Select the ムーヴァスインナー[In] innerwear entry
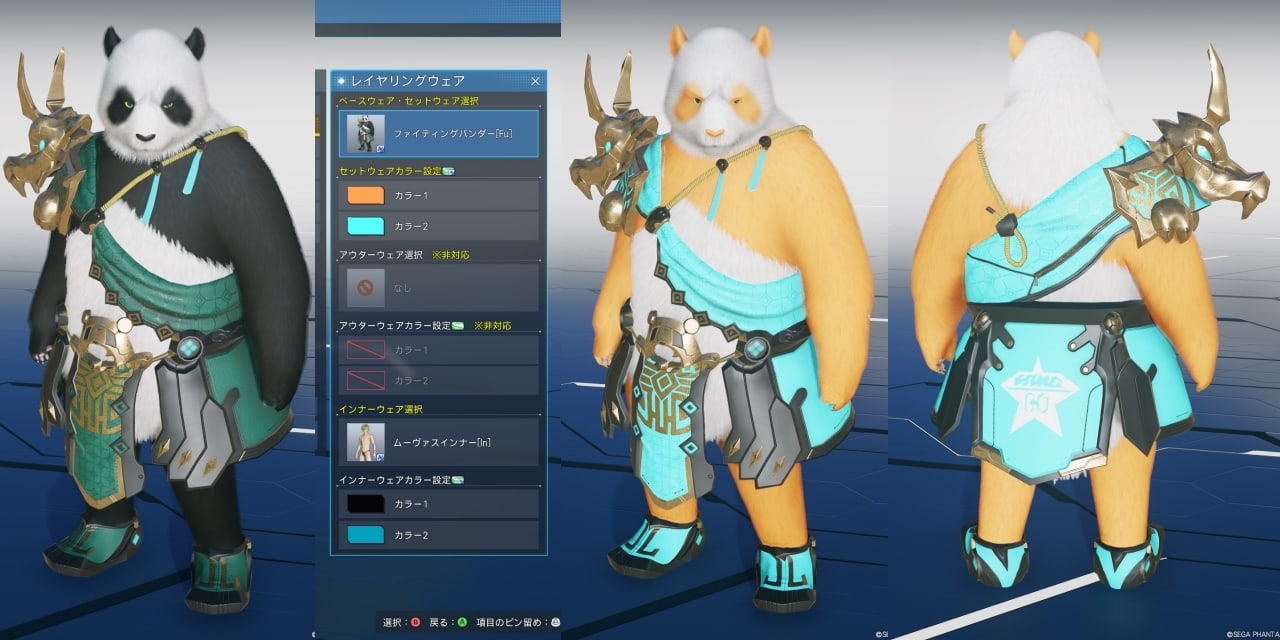The height and width of the screenshot is (640, 1280). click(439, 442)
